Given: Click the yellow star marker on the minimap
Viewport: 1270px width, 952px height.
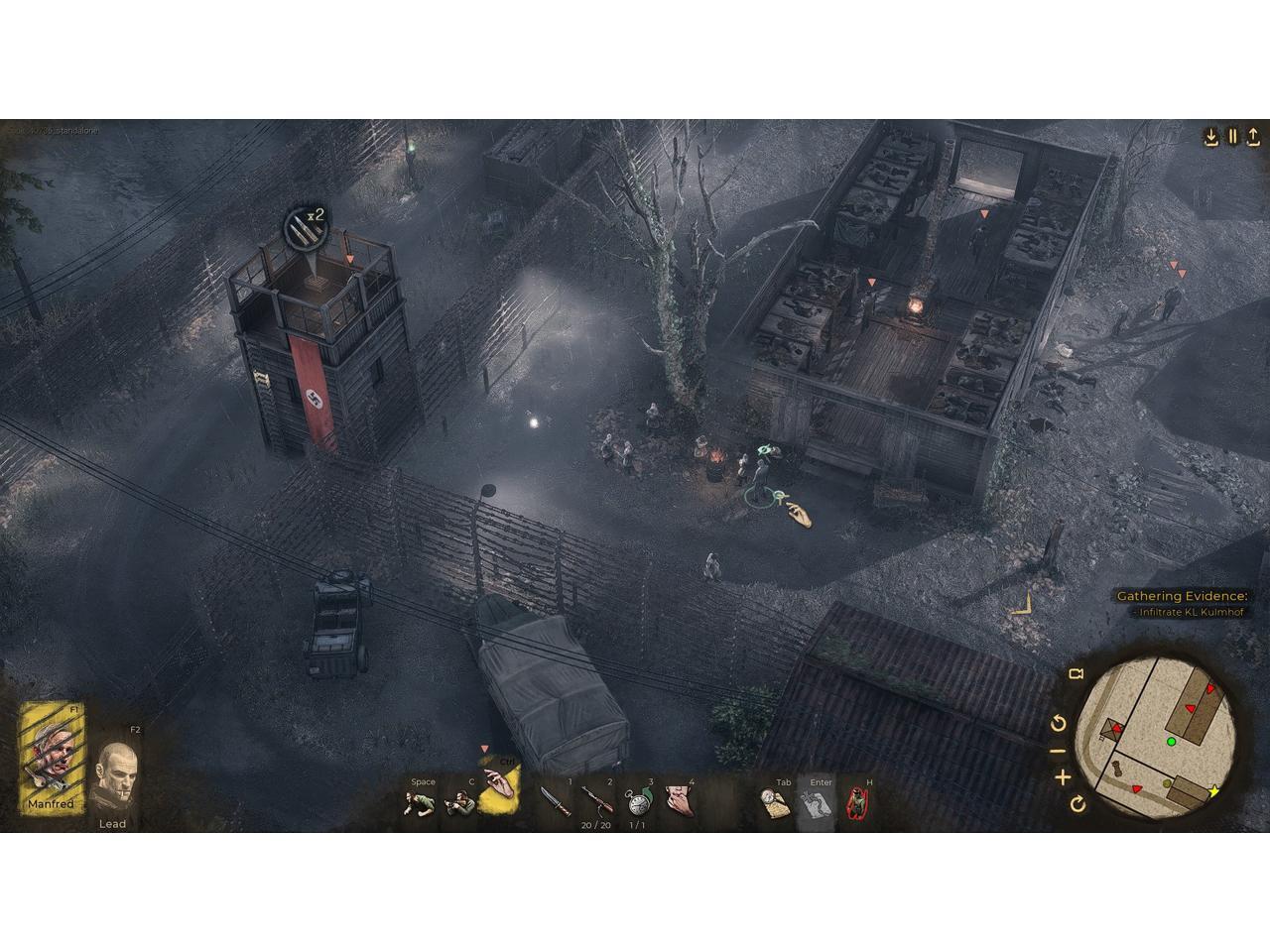Looking at the screenshot, I should click(1213, 791).
